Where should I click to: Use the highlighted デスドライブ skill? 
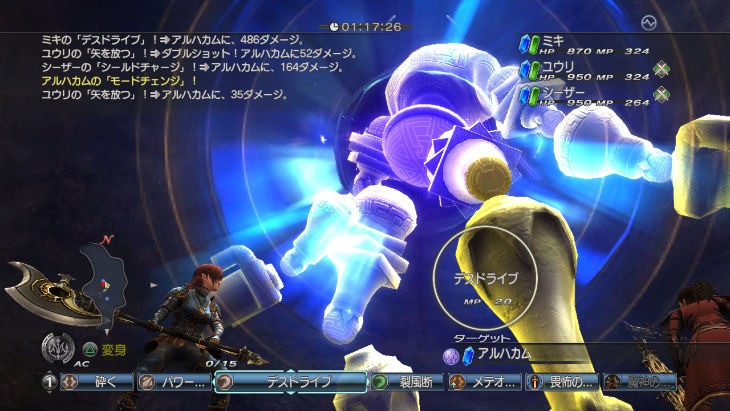tap(290, 381)
